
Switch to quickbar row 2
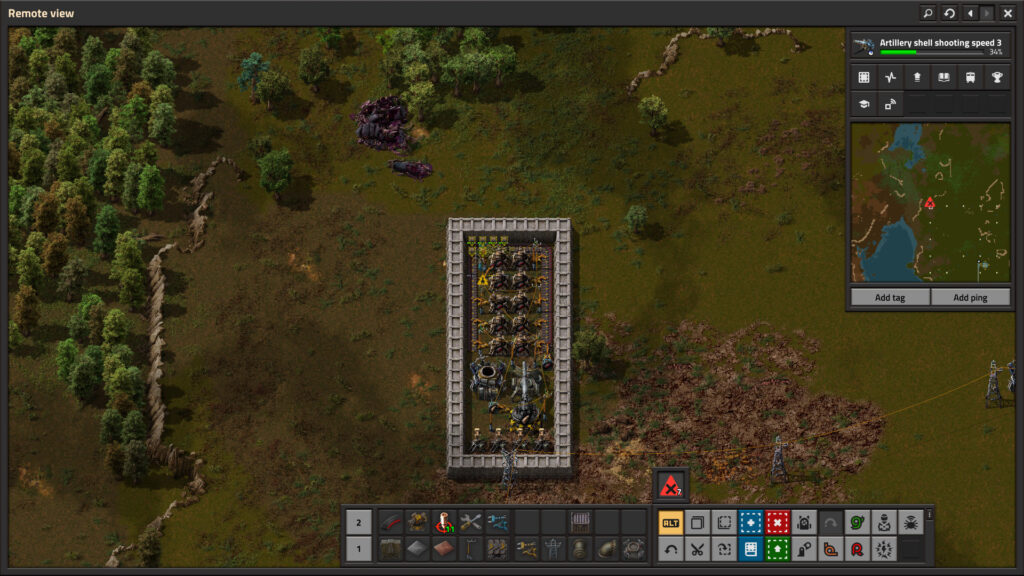pos(360,522)
